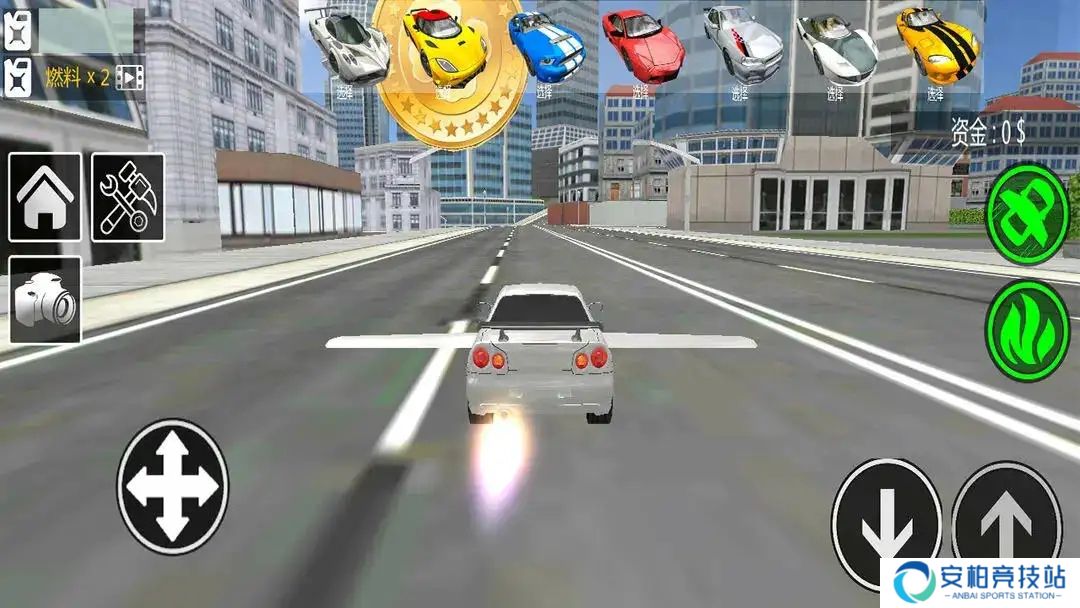
Task: Watch video for fuel x2 bonus
Action: click(x=130, y=77)
